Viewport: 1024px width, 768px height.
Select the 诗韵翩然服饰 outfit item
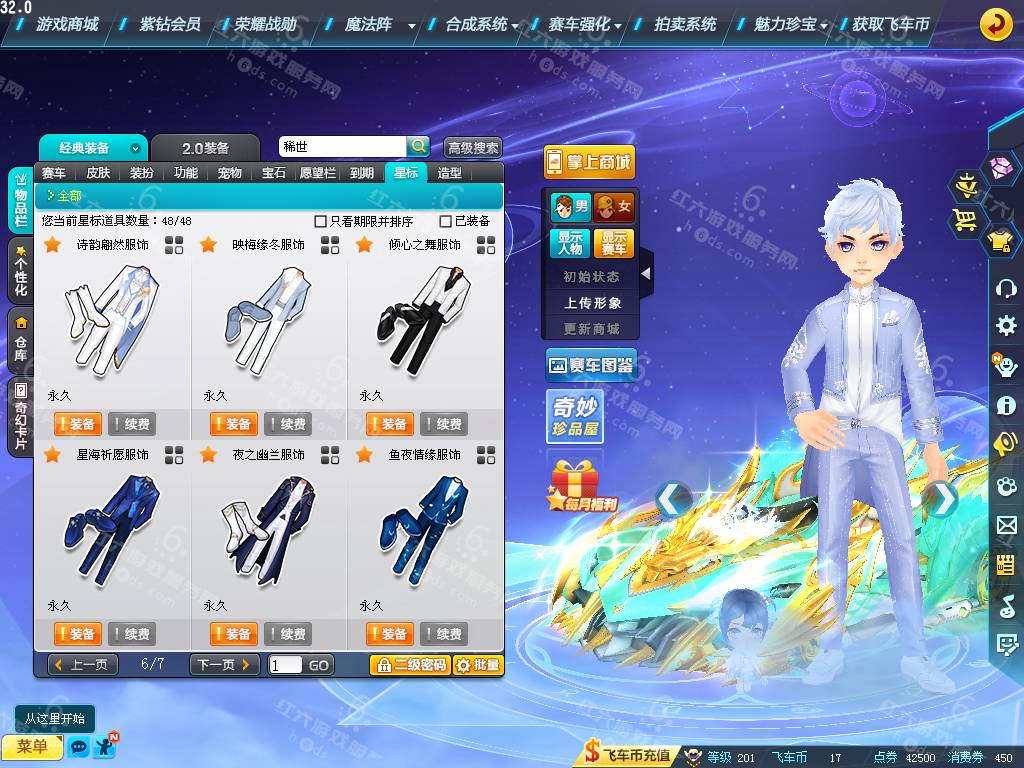111,320
